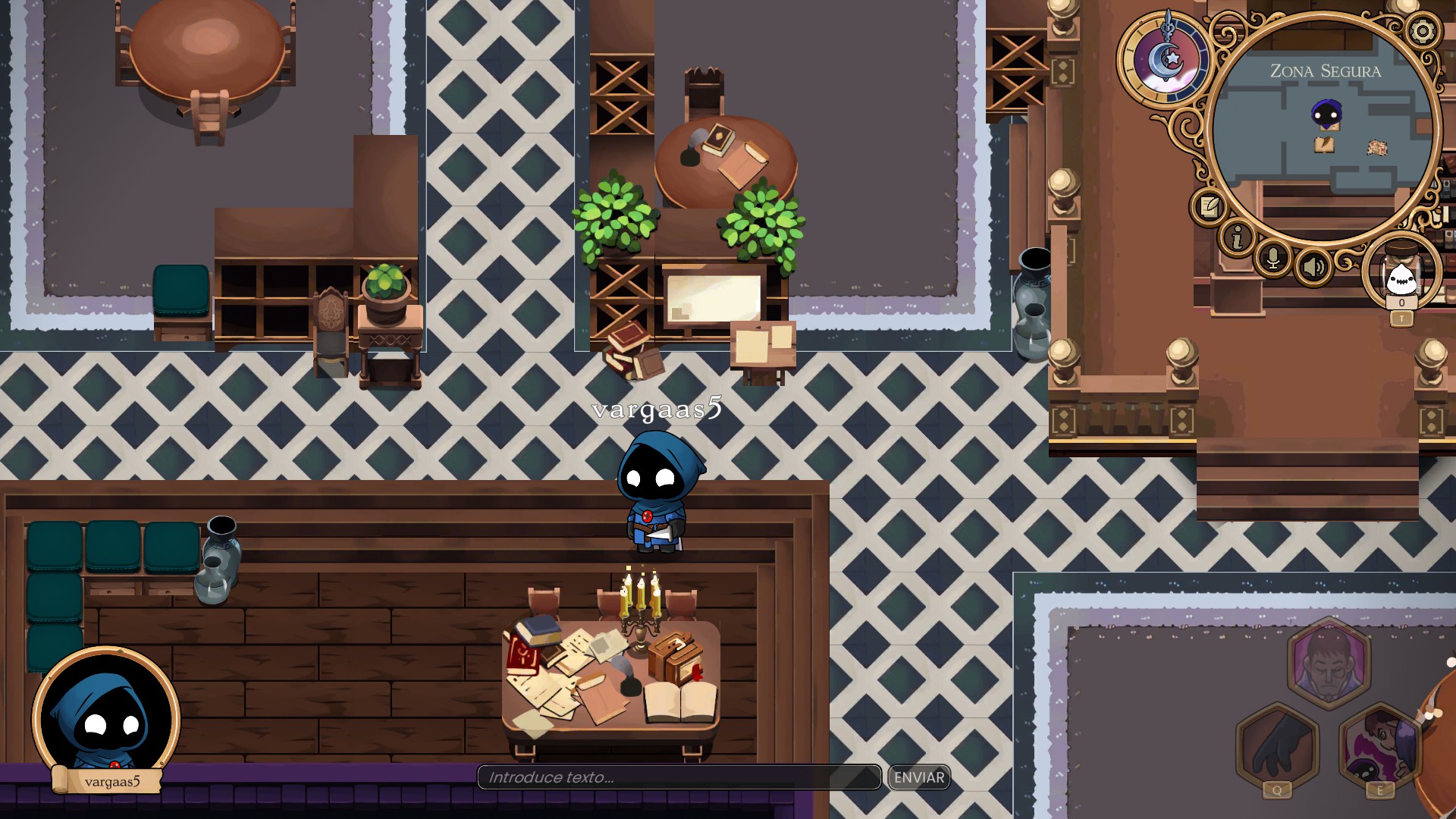Screen dimensions: 1456x819
Task: Show the information panel icon
Action: (1238, 238)
